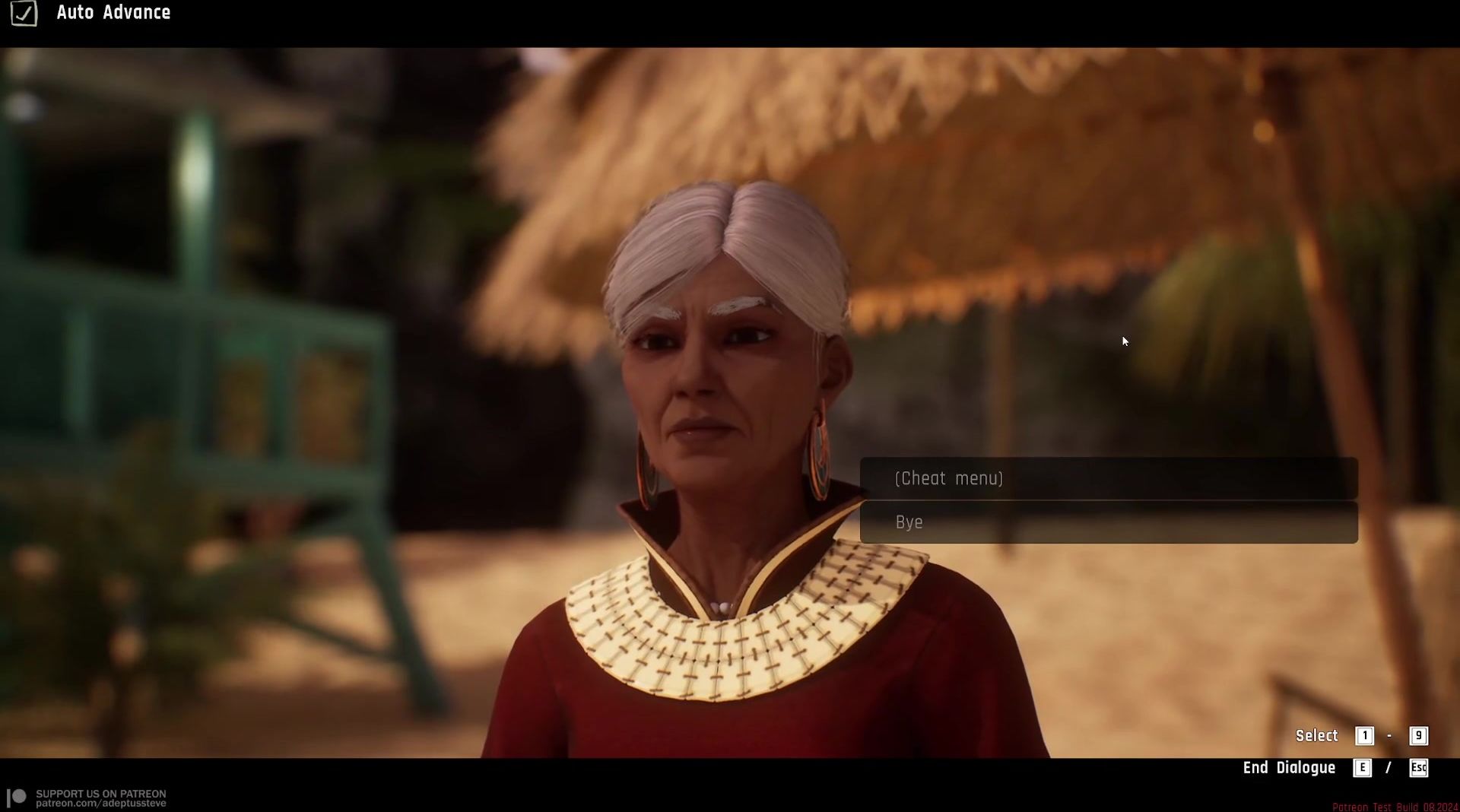Choose the (Cheat menu) dialogue option

[x=1108, y=478]
